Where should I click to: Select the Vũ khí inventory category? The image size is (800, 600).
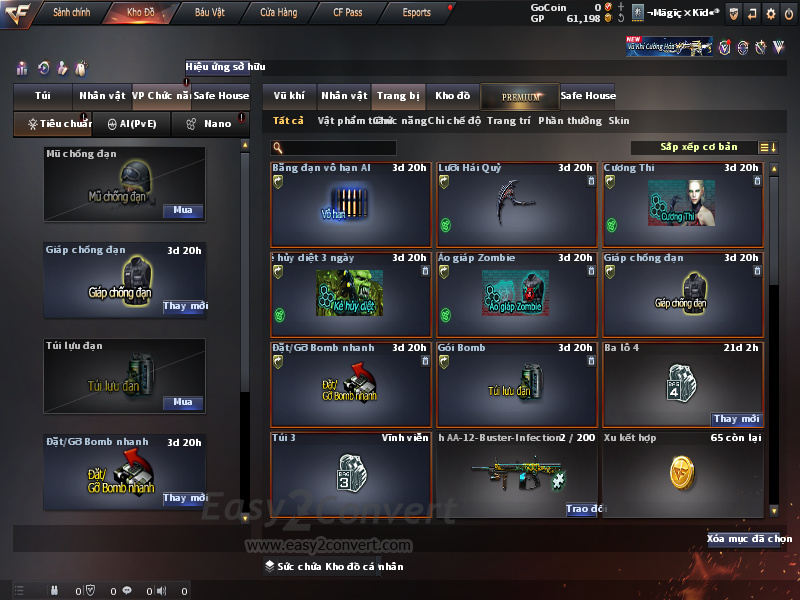[289, 96]
